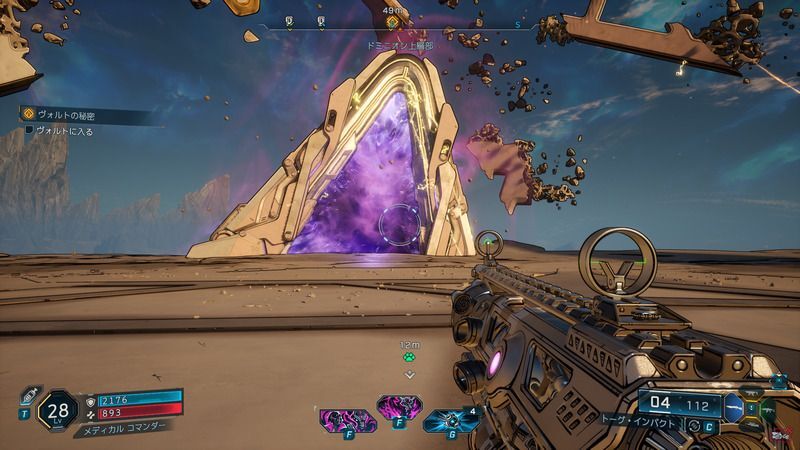
Task: Click the weapon mode swap icon
Action: [x=694, y=425]
